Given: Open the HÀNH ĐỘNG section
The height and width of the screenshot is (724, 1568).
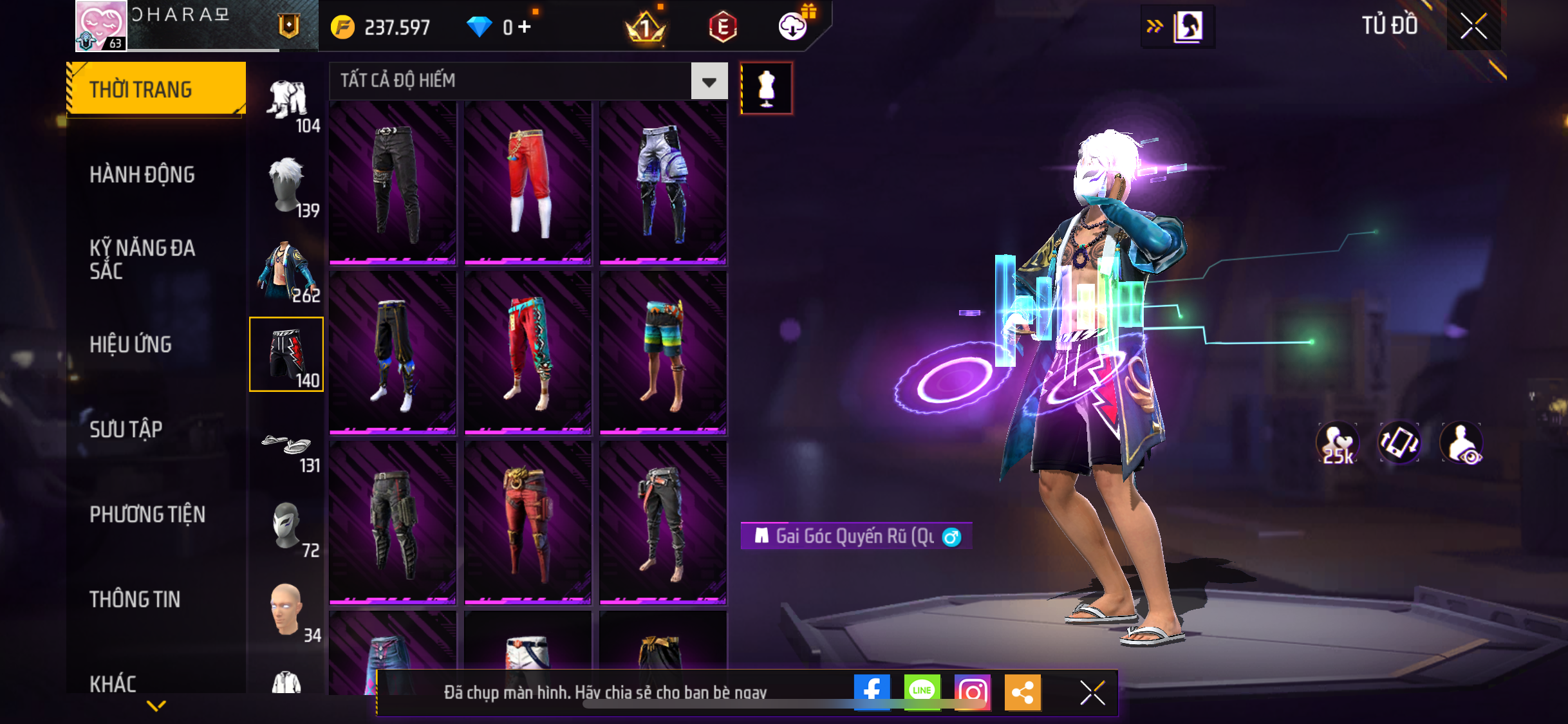Looking at the screenshot, I should coord(142,174).
